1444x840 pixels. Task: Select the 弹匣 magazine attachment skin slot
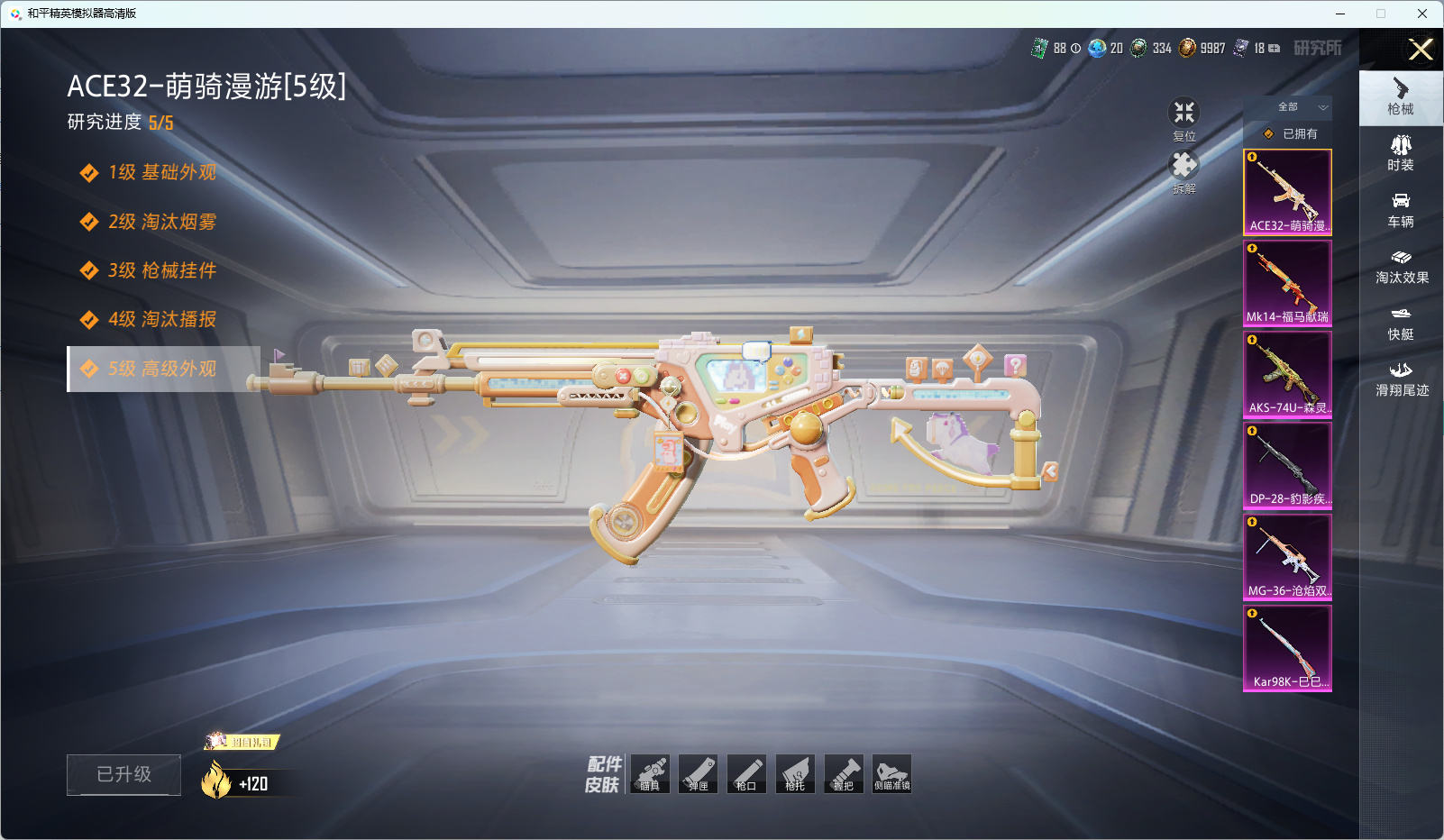(x=699, y=774)
